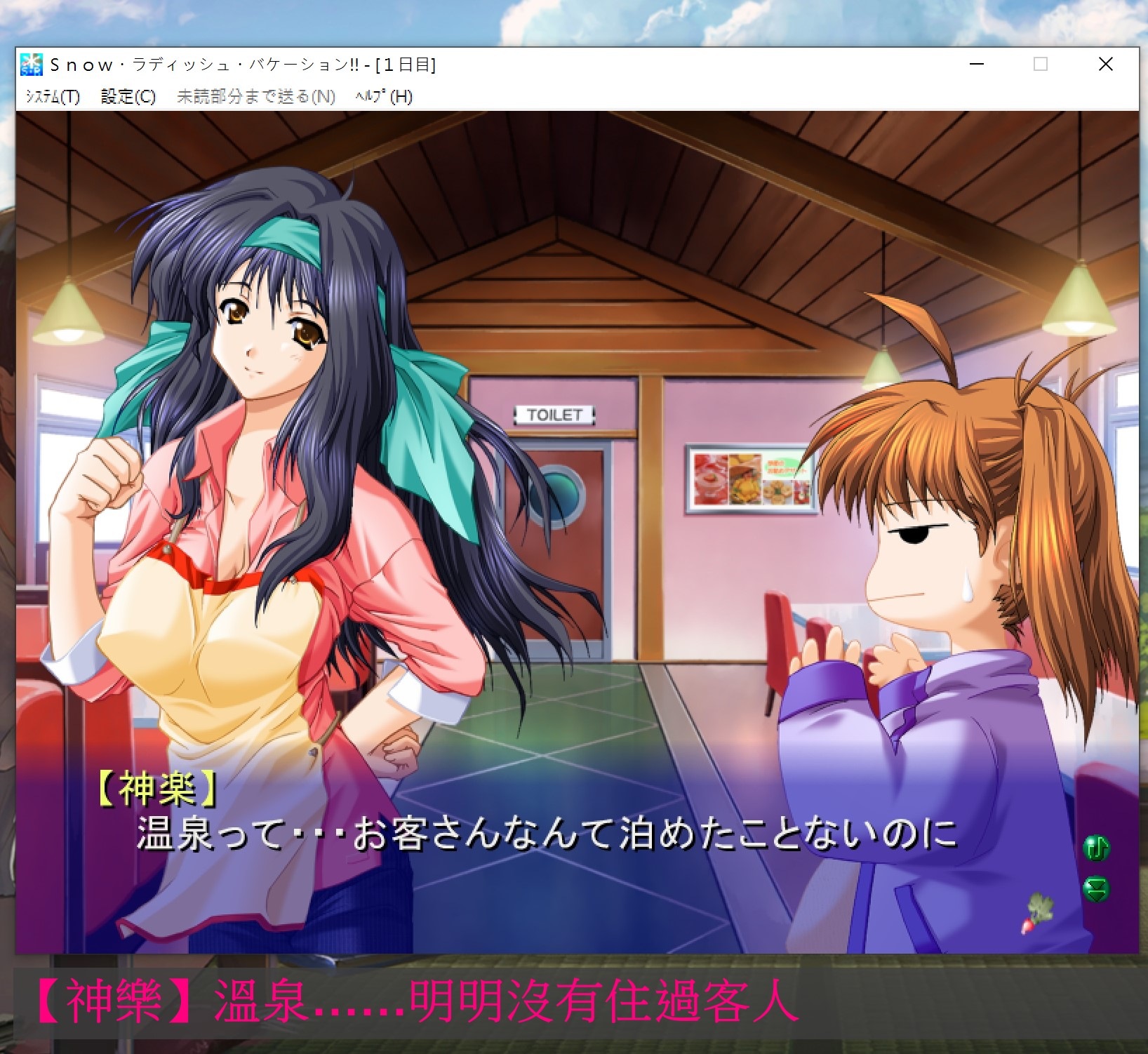
Task: Click the green curved-arrow button
Action: coord(1096,848)
